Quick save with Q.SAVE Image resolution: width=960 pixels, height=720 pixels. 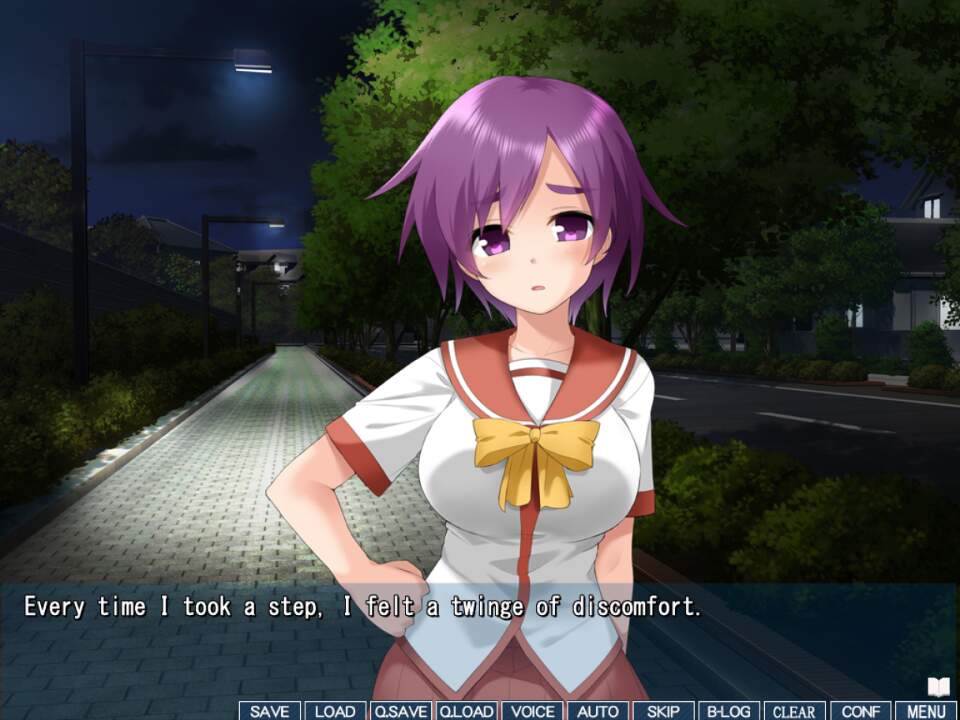pos(400,711)
